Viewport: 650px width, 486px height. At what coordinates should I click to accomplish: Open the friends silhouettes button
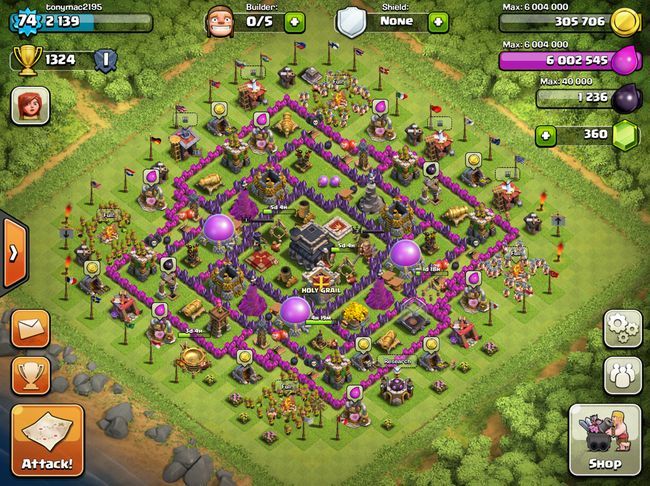tap(622, 374)
